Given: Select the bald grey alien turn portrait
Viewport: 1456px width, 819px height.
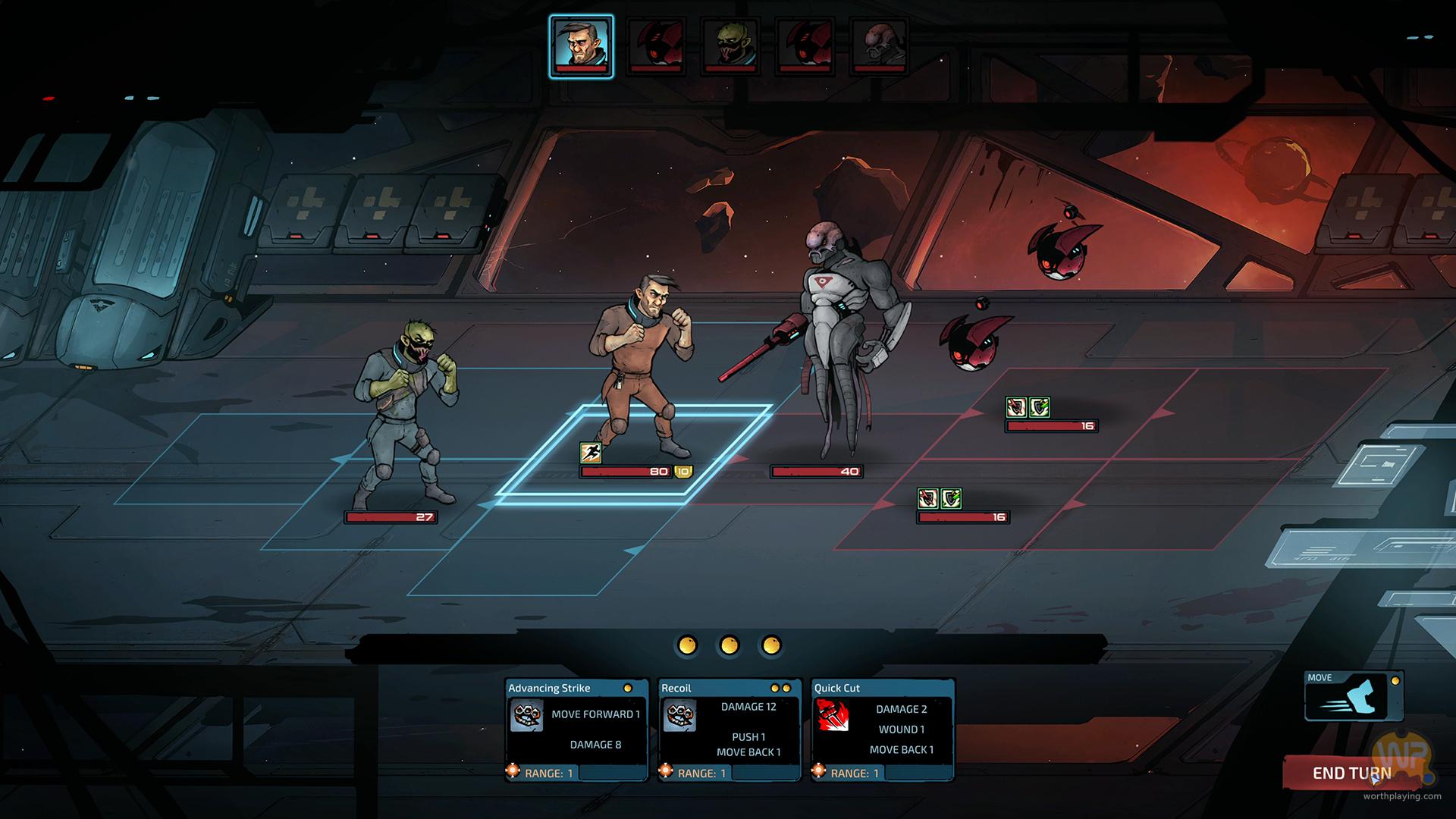Looking at the screenshot, I should (879, 46).
